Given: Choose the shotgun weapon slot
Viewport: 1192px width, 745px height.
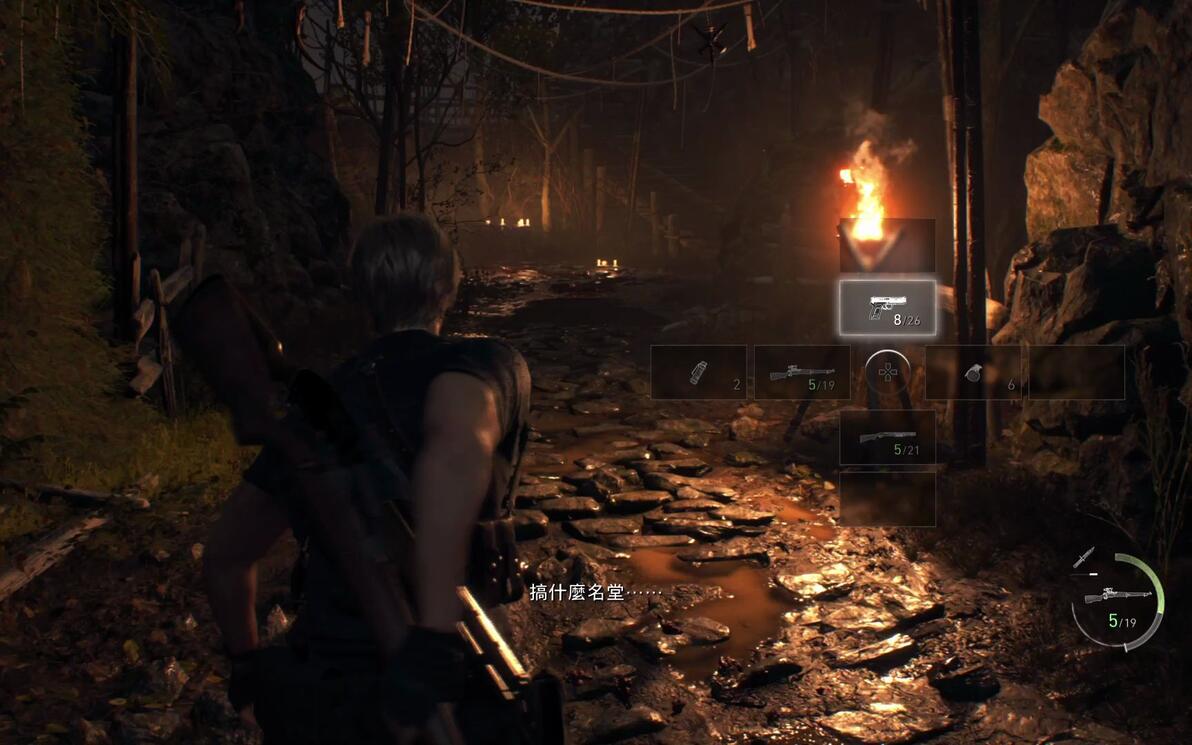Looking at the screenshot, I should click(x=887, y=438).
